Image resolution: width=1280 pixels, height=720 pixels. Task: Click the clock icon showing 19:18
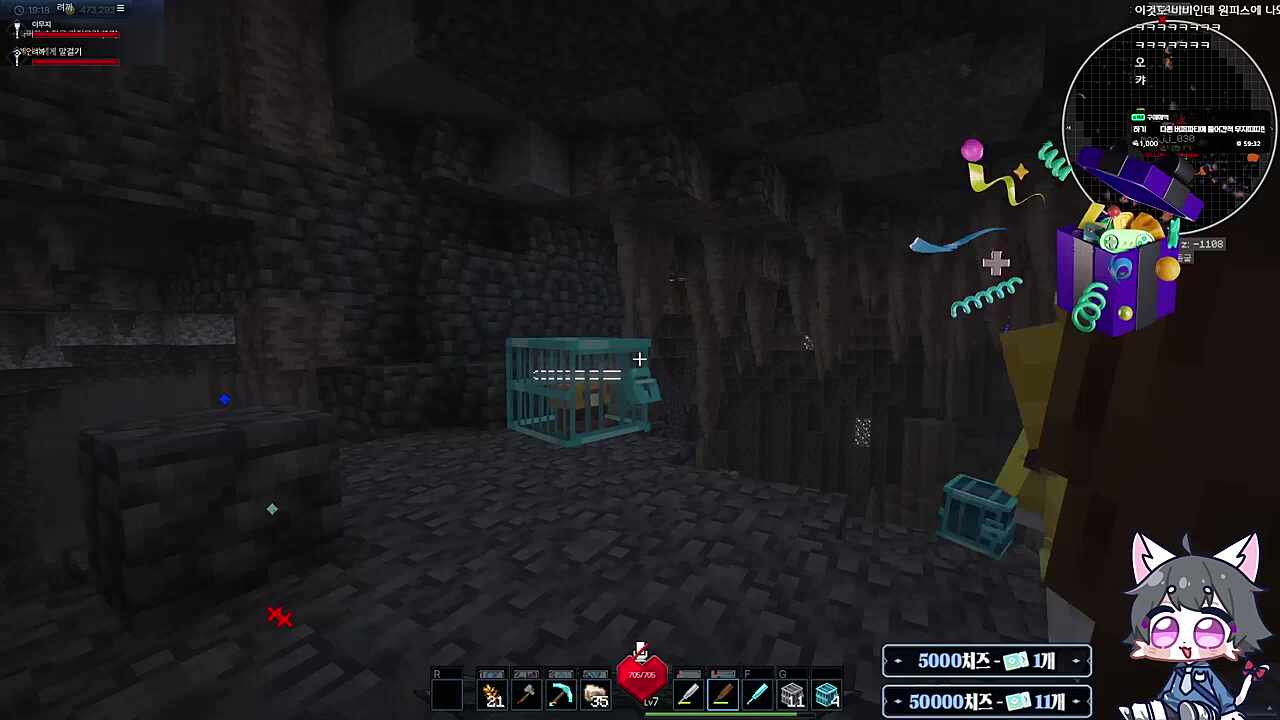tap(20, 8)
